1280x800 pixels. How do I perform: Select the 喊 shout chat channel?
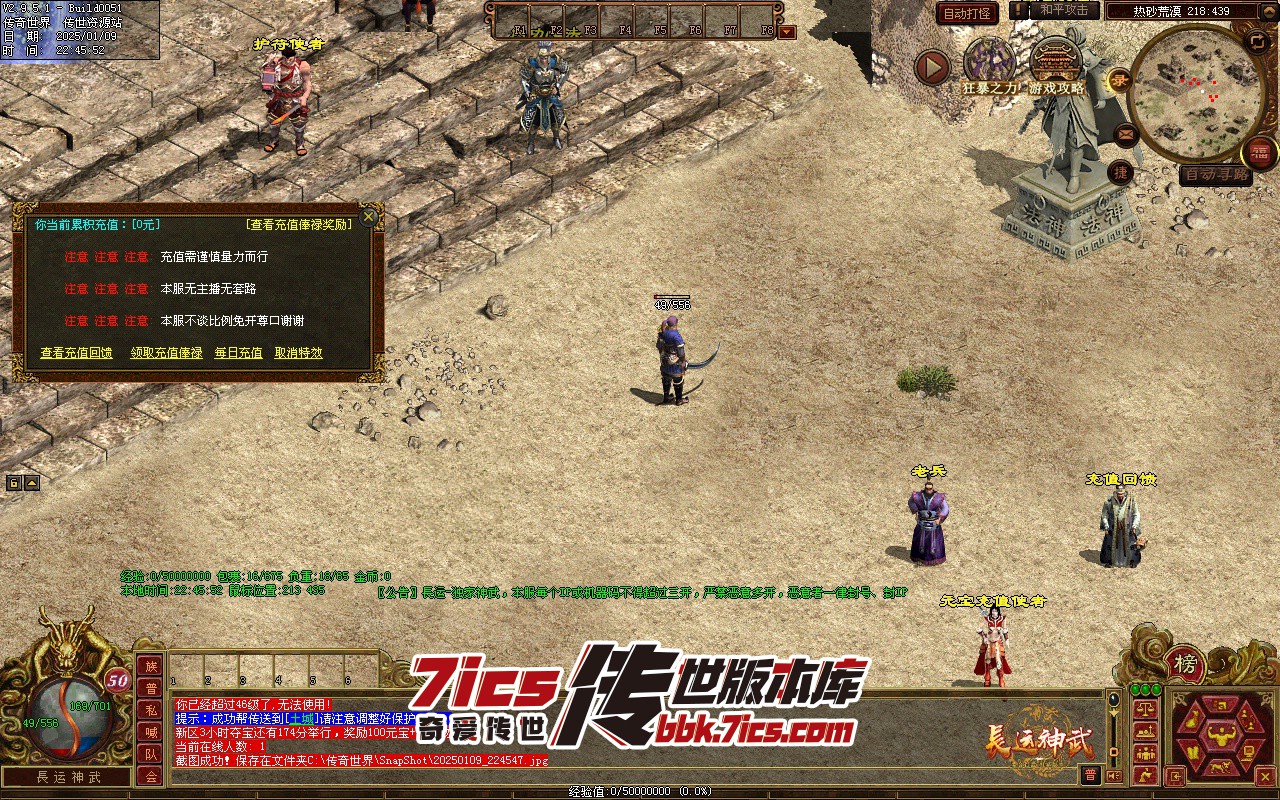click(x=150, y=732)
